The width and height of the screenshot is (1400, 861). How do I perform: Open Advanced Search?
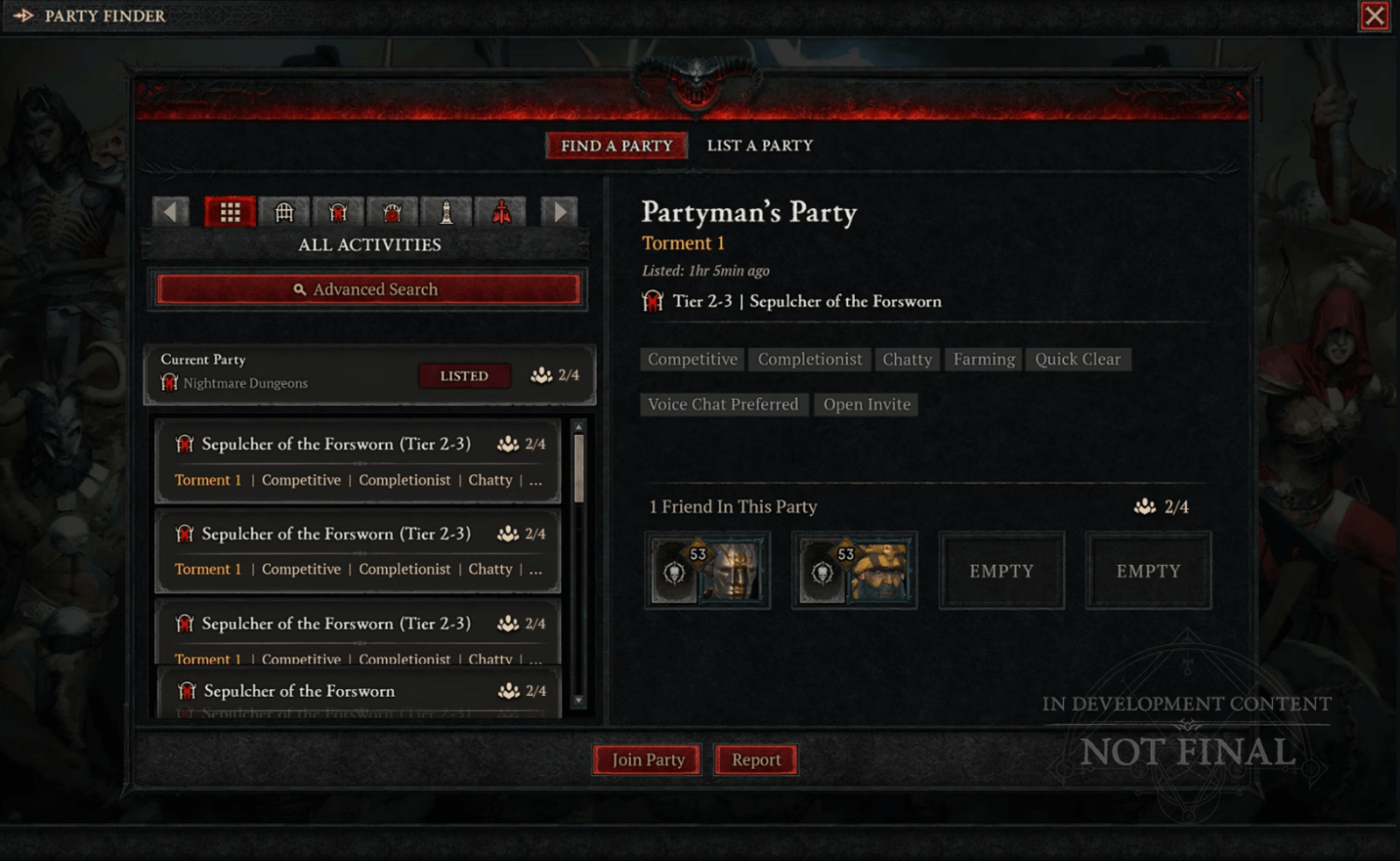point(369,289)
